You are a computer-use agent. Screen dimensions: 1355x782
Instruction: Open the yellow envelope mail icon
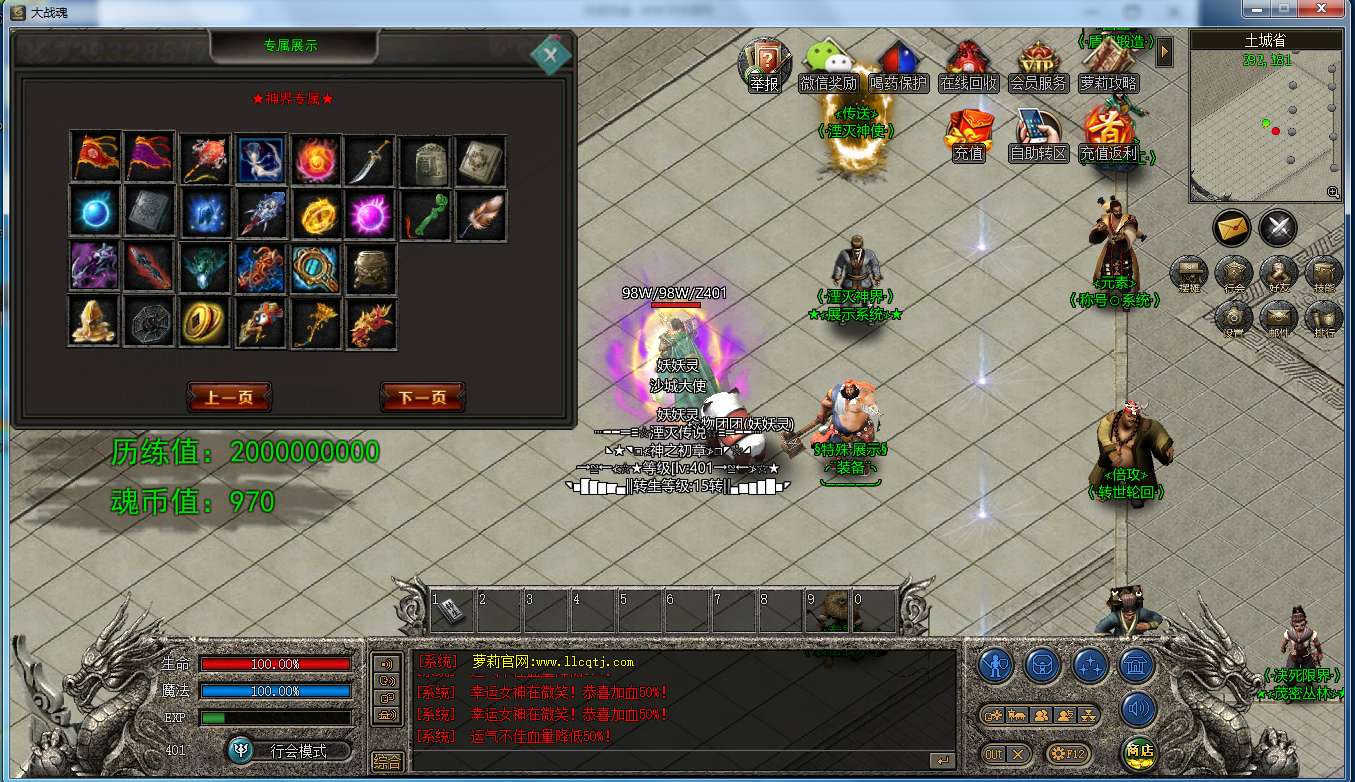(x=1232, y=227)
